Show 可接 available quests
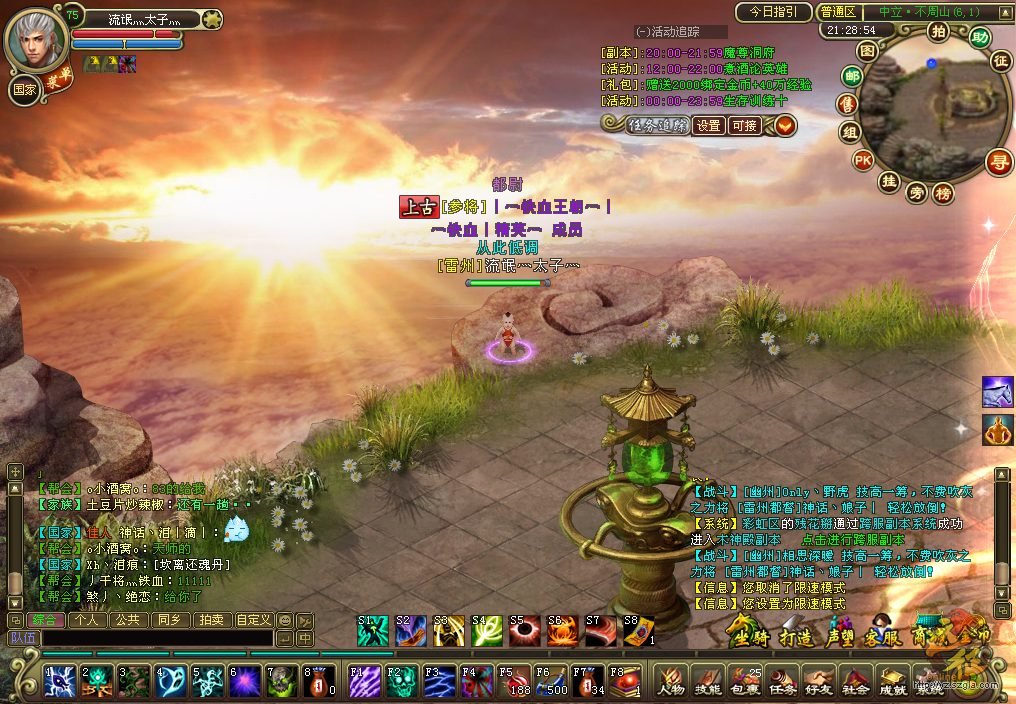Viewport: 1016px width, 704px height. [x=744, y=126]
